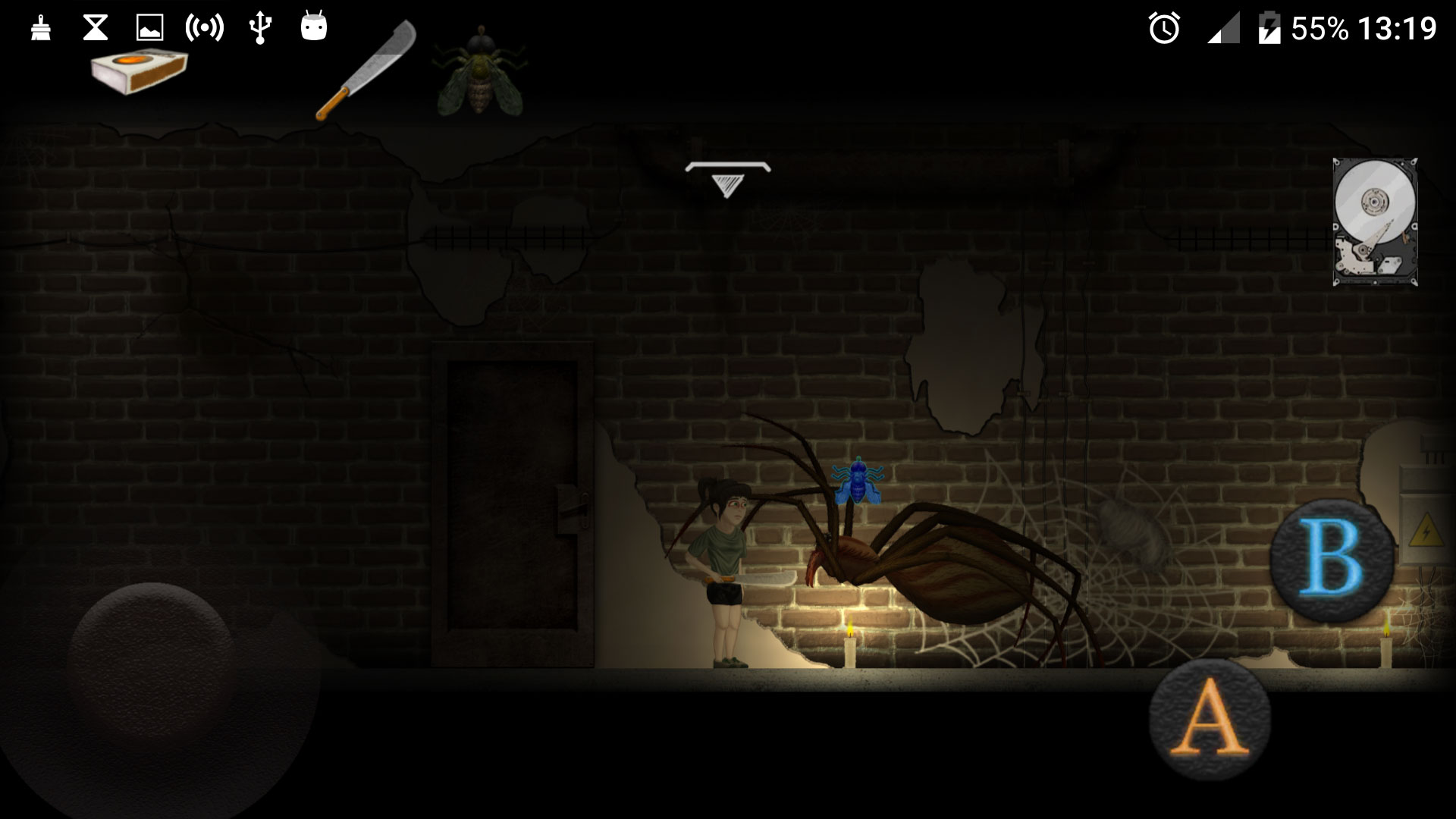1456x819 pixels.
Task: Tap the orange A action button
Action: click(x=1210, y=719)
